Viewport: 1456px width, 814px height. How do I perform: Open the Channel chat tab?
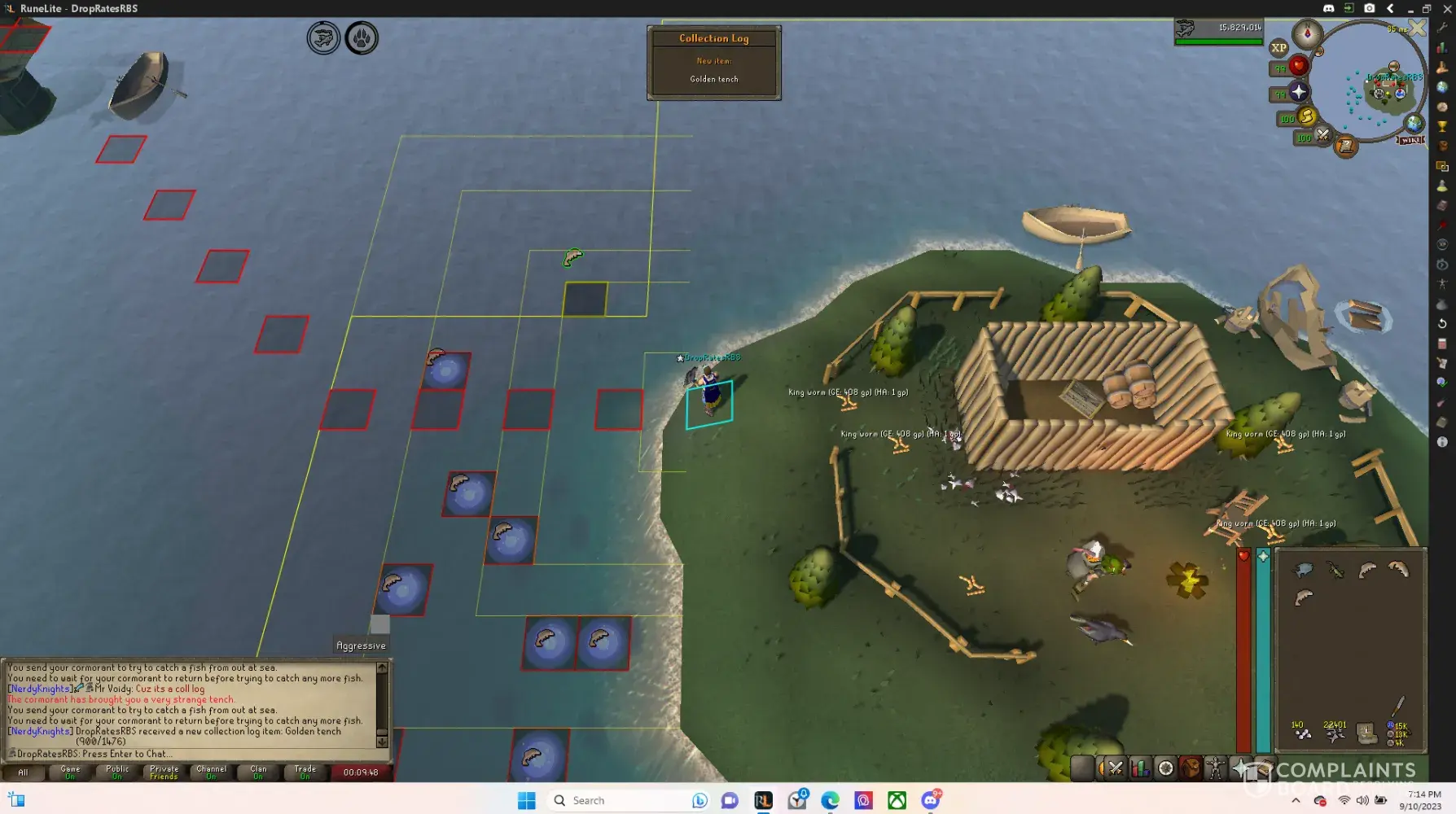(211, 772)
